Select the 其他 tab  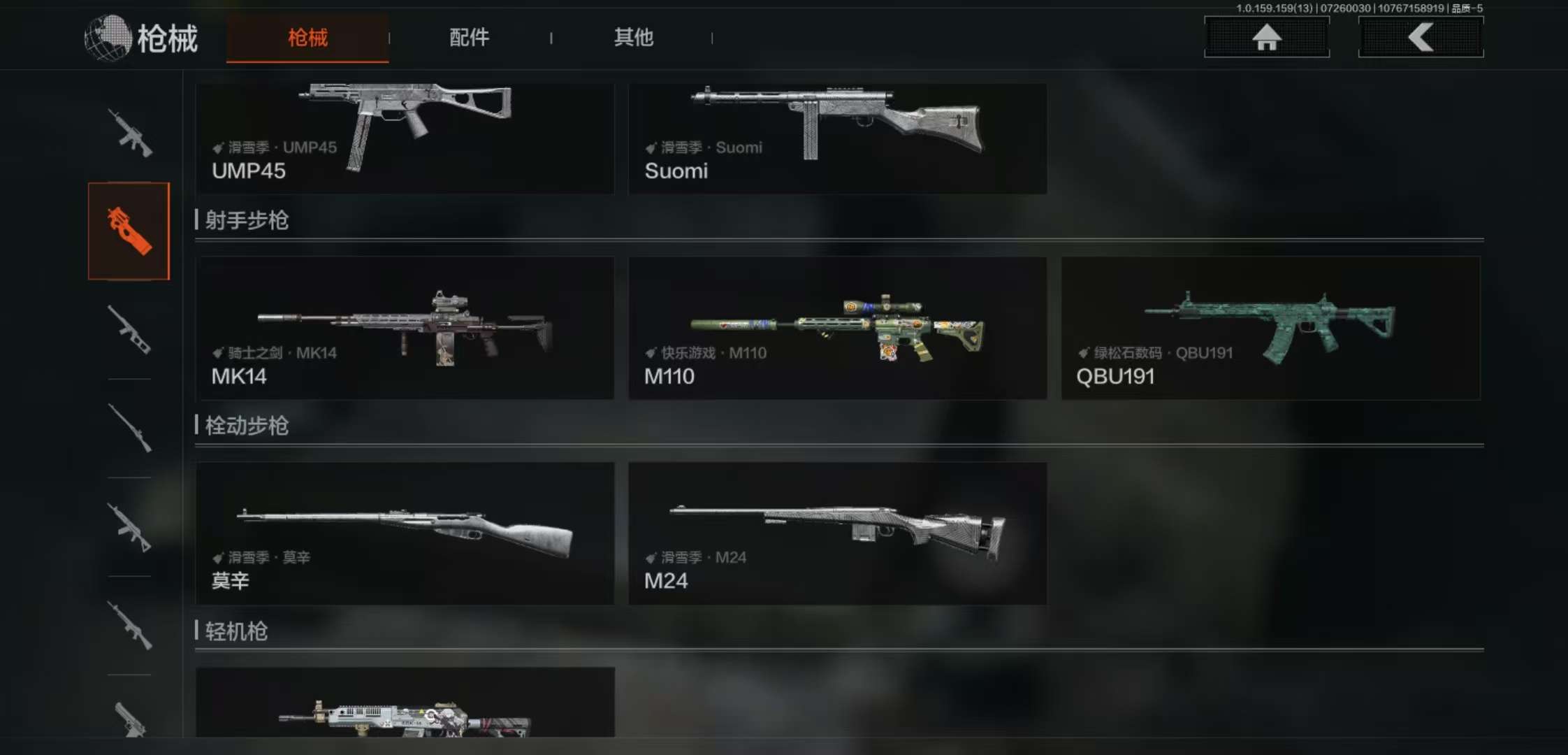pyautogui.click(x=633, y=38)
